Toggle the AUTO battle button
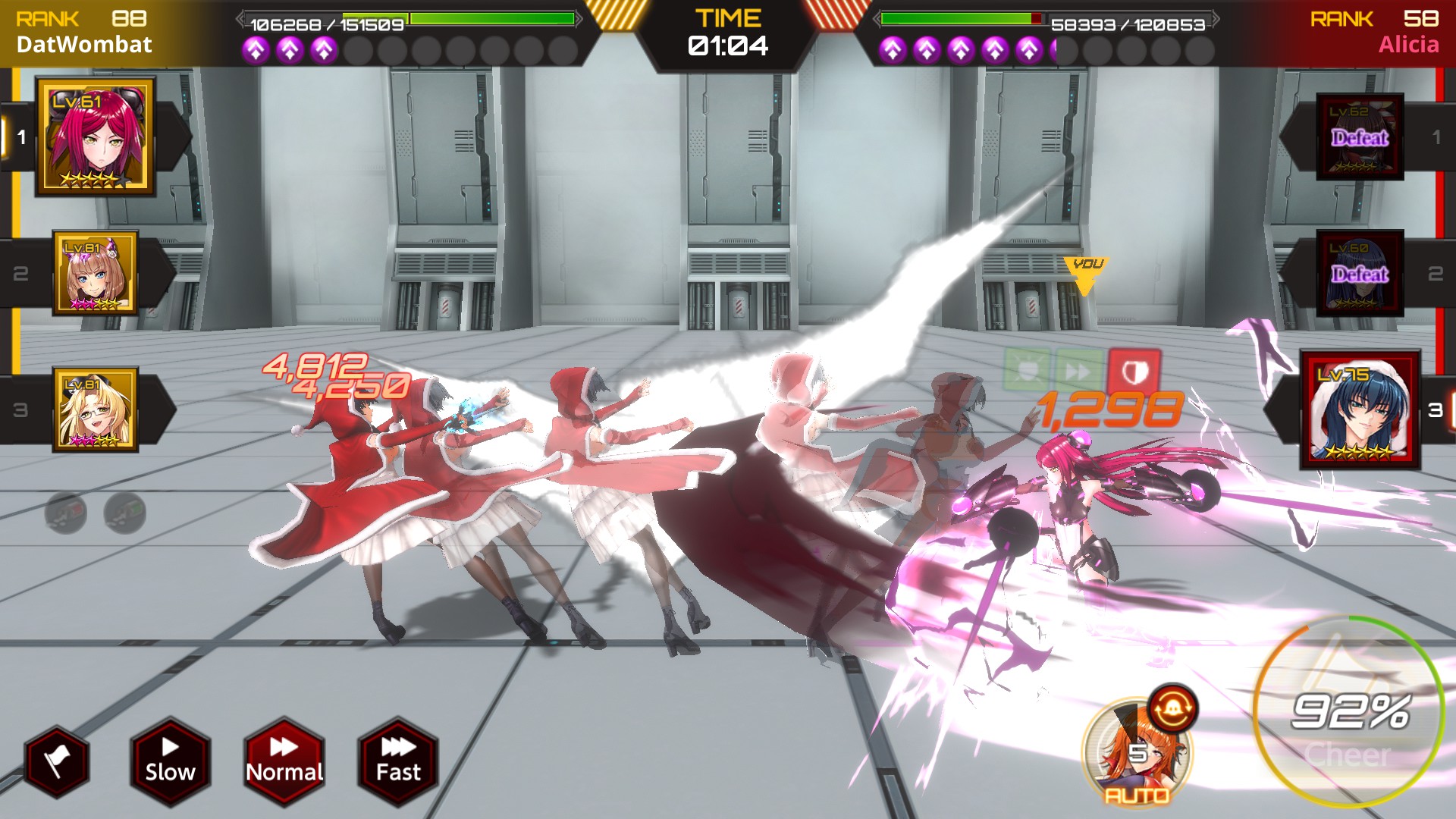The image size is (1456, 819). pyautogui.click(x=1136, y=753)
